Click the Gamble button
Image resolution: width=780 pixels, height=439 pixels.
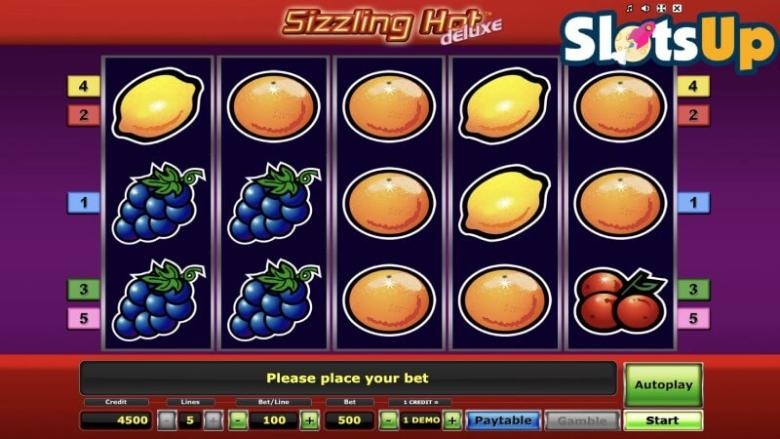[x=582, y=421]
